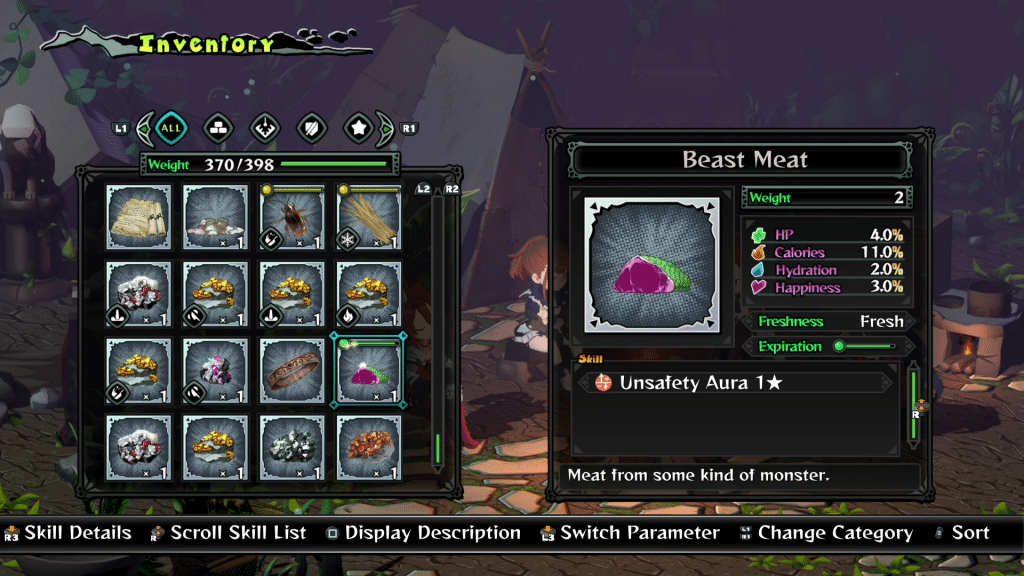Select the seashells item slot
1024x576 pixels.
coord(215,216)
